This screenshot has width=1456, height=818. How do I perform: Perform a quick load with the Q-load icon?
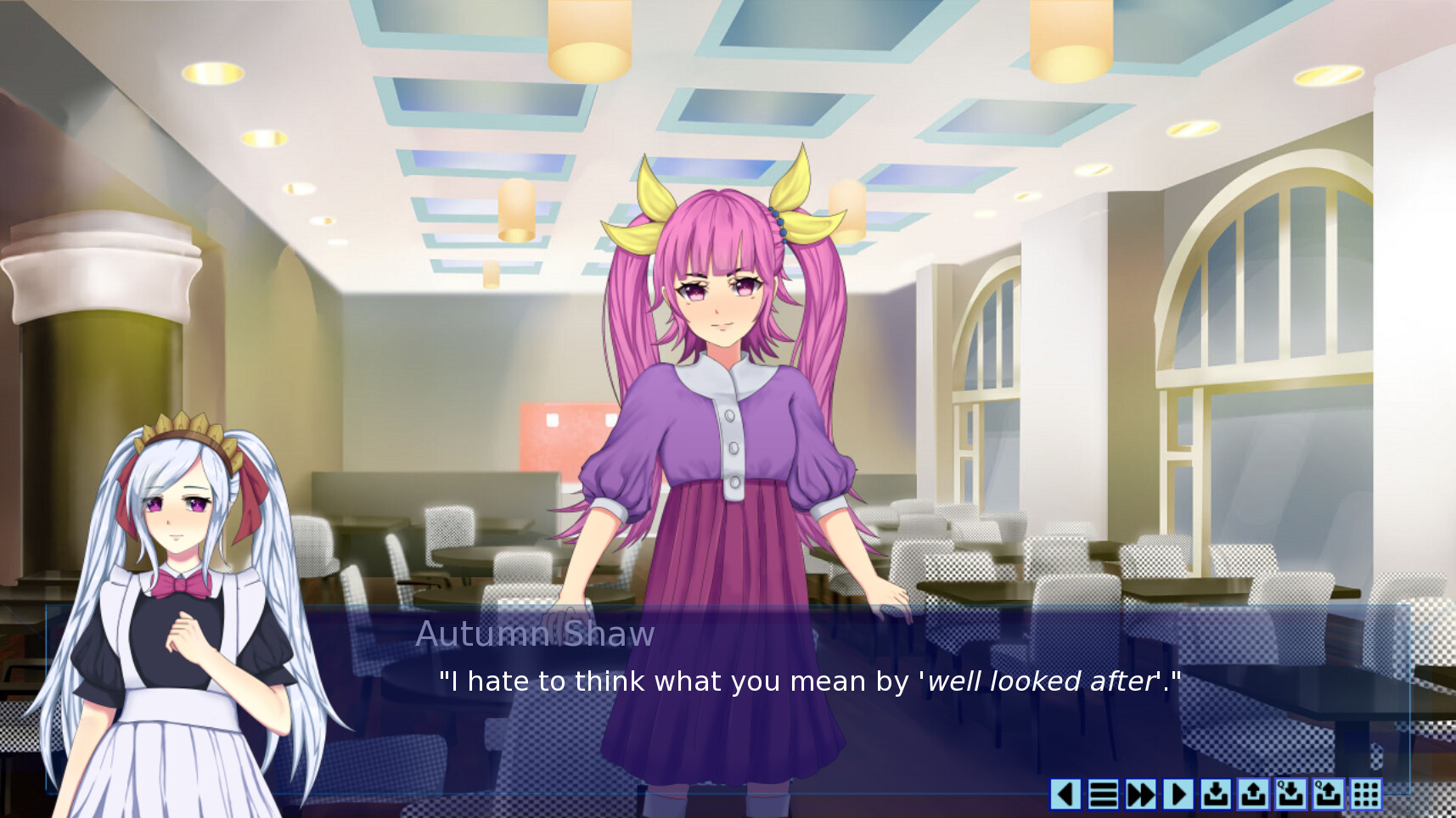(x=1327, y=795)
